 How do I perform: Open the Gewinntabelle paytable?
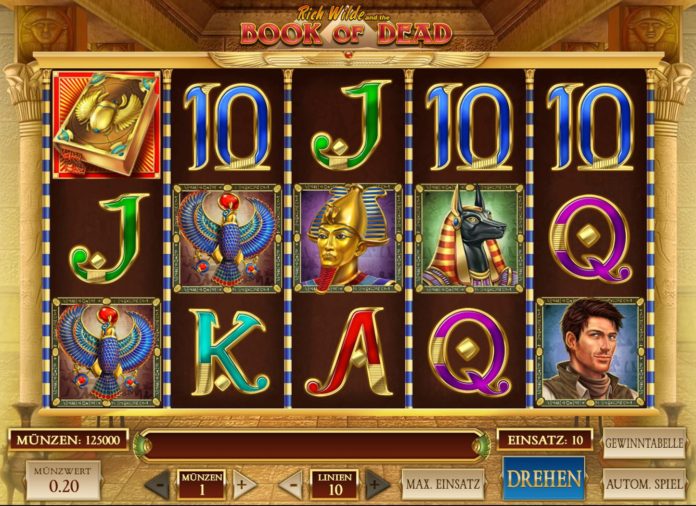[x=643, y=443]
